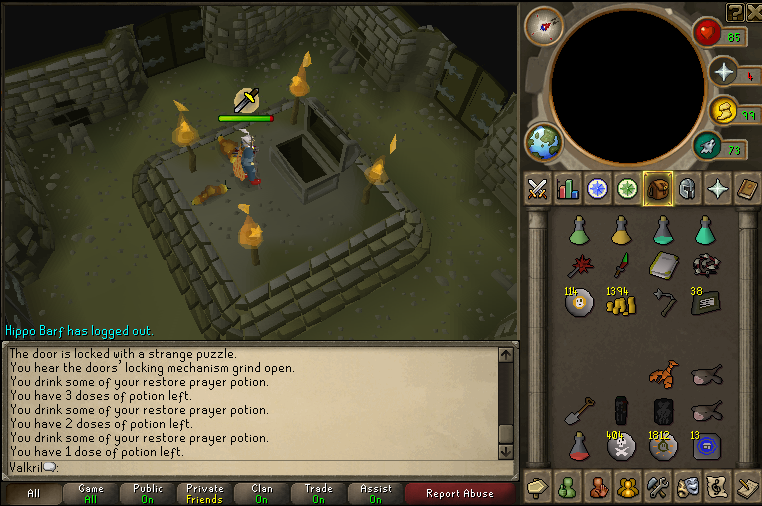Viewport: 762px width, 506px height.
Task: Select the spade in the inventory
Action: [578, 410]
